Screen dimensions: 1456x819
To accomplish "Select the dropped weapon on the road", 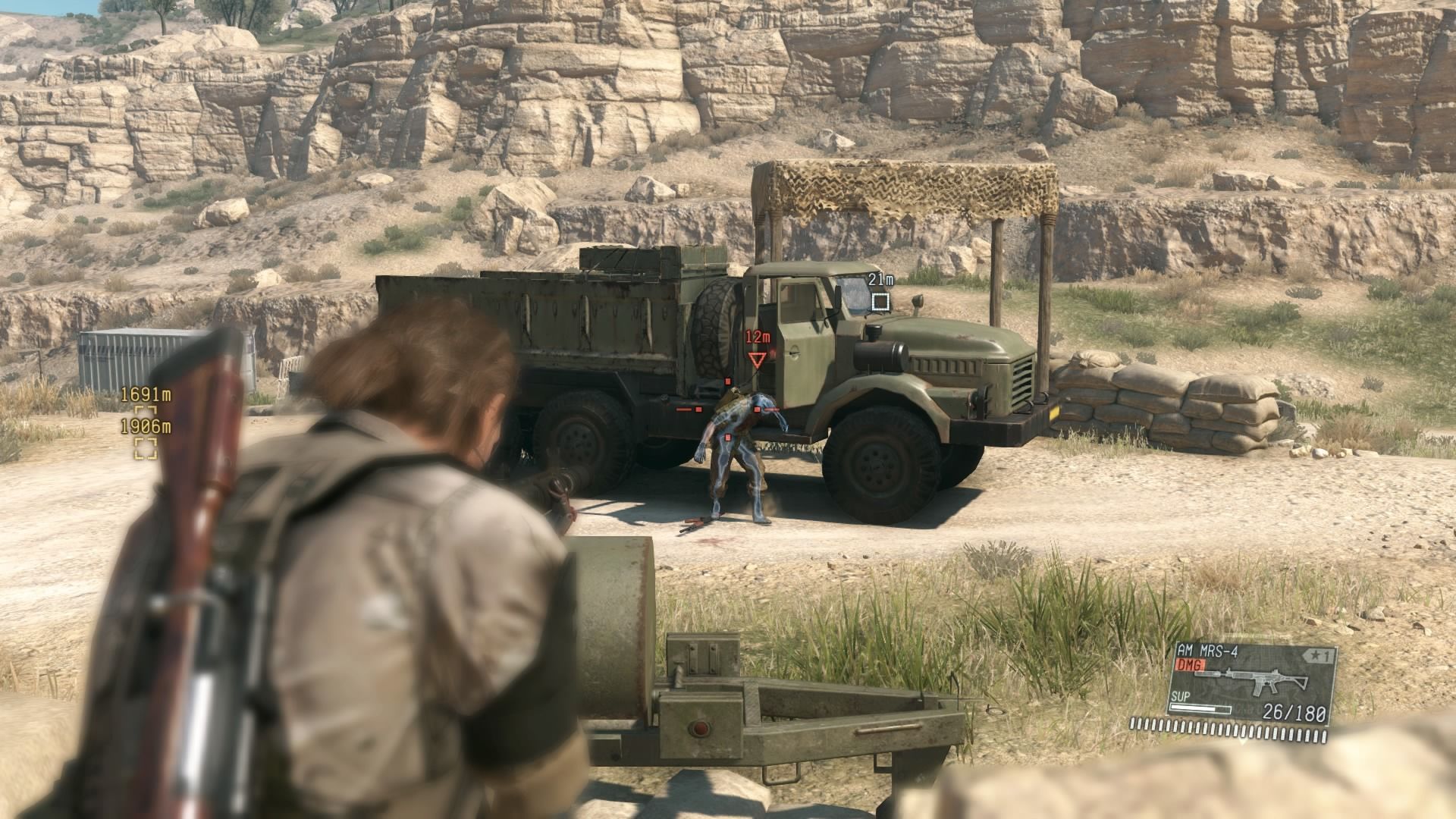I will 696,523.
